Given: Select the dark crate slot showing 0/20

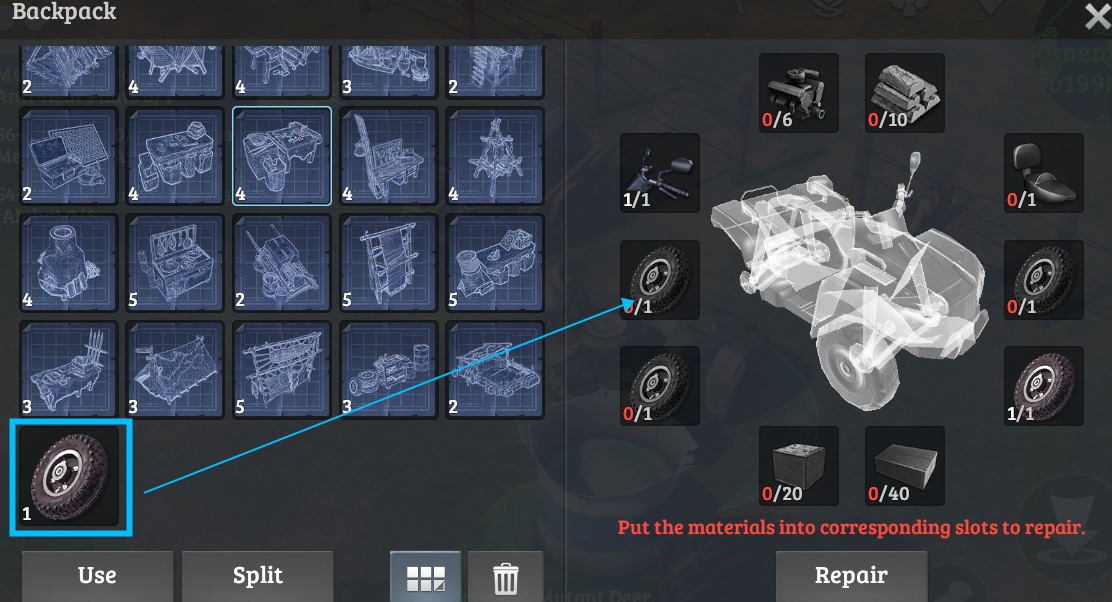Looking at the screenshot, I should 798,466.
